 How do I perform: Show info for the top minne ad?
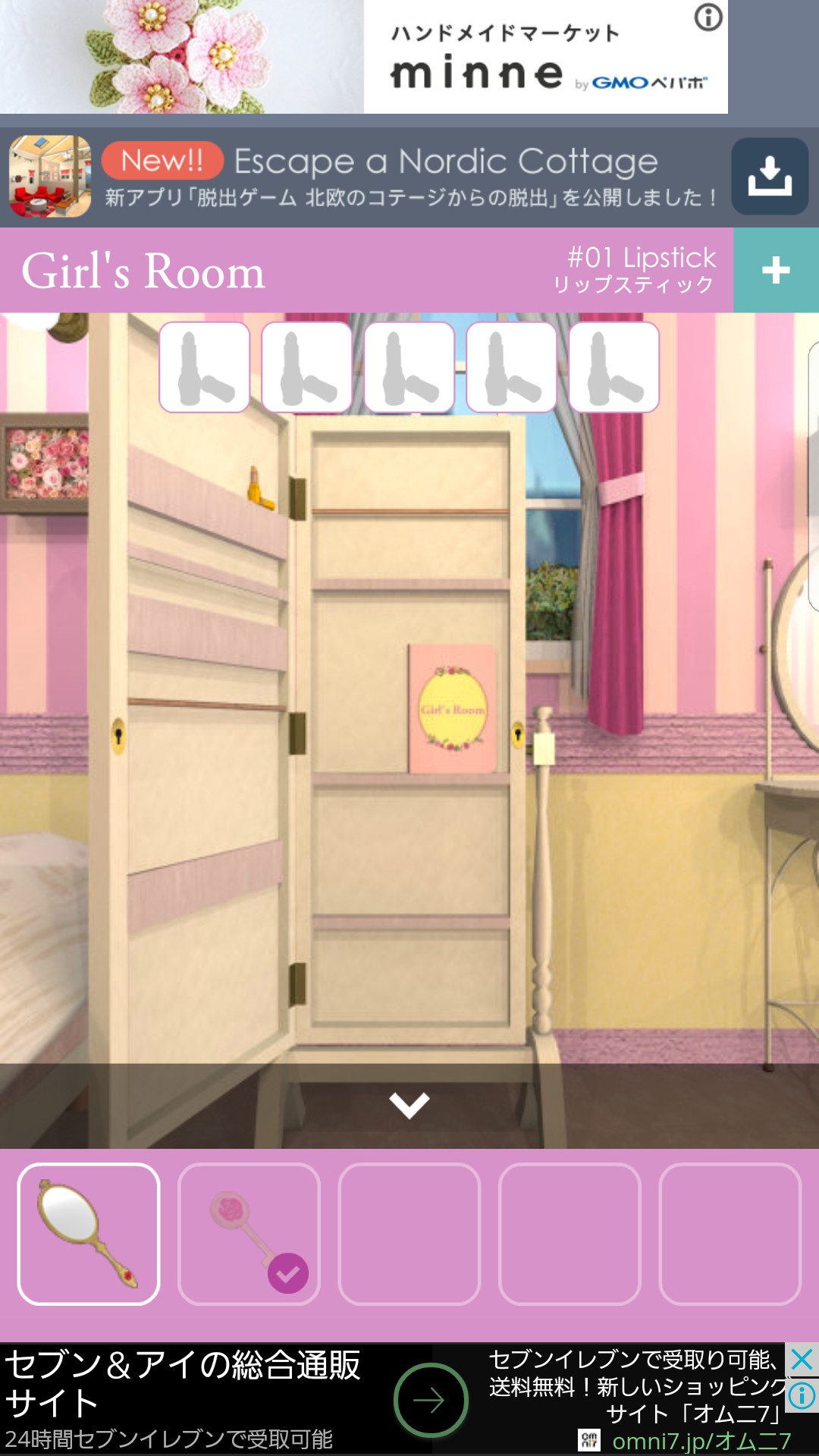[708, 17]
